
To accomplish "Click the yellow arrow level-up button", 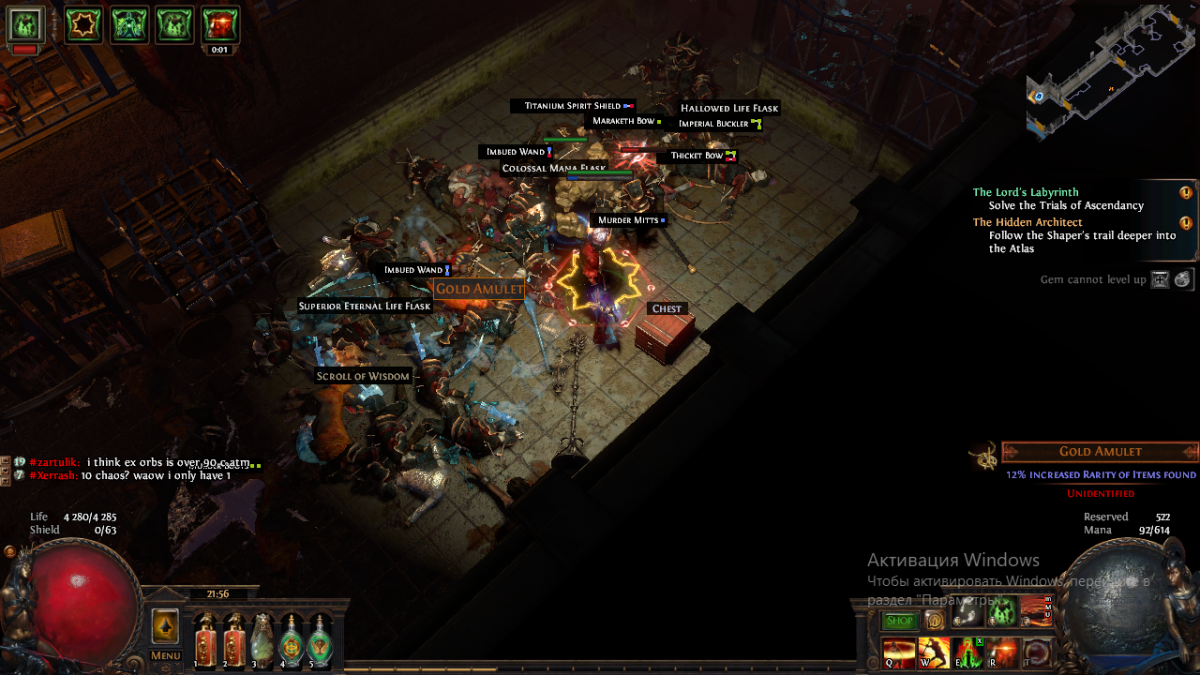I will [x=166, y=627].
